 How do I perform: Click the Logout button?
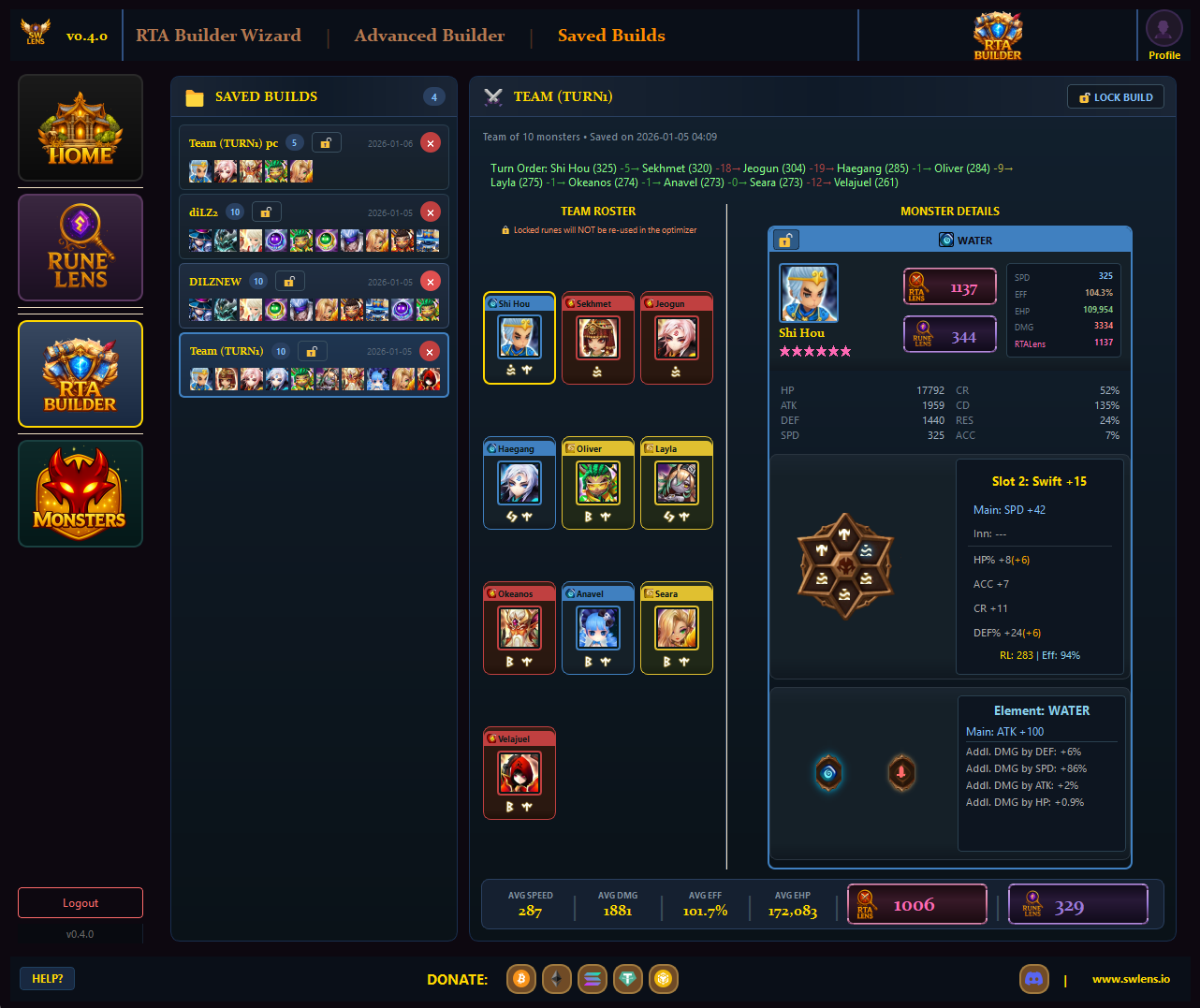(x=80, y=902)
